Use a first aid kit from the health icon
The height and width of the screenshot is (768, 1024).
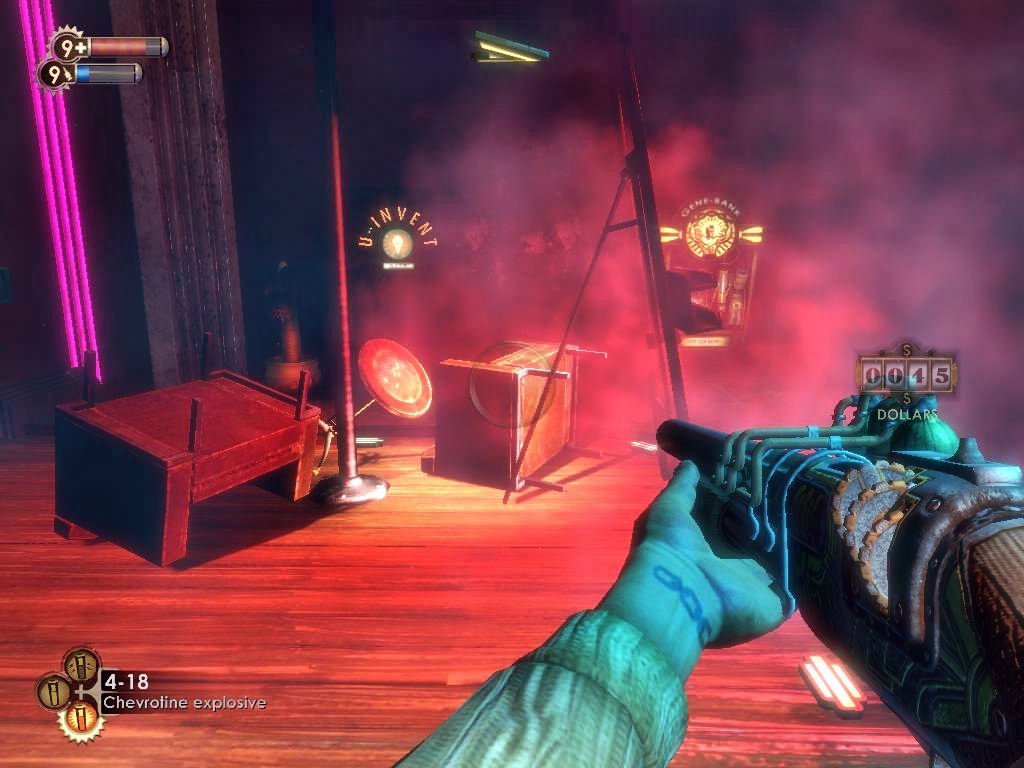[67, 46]
